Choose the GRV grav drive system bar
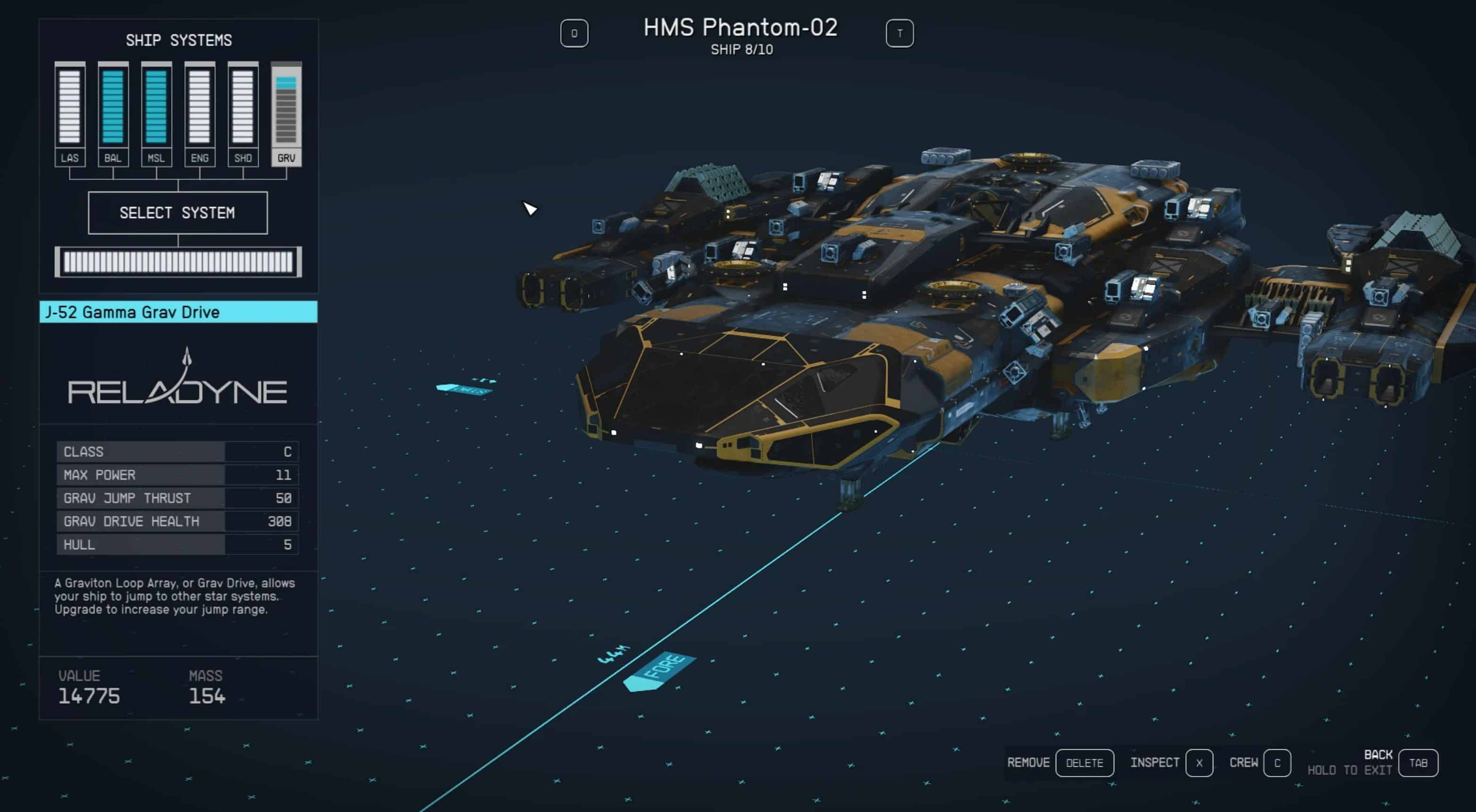 coord(286,107)
